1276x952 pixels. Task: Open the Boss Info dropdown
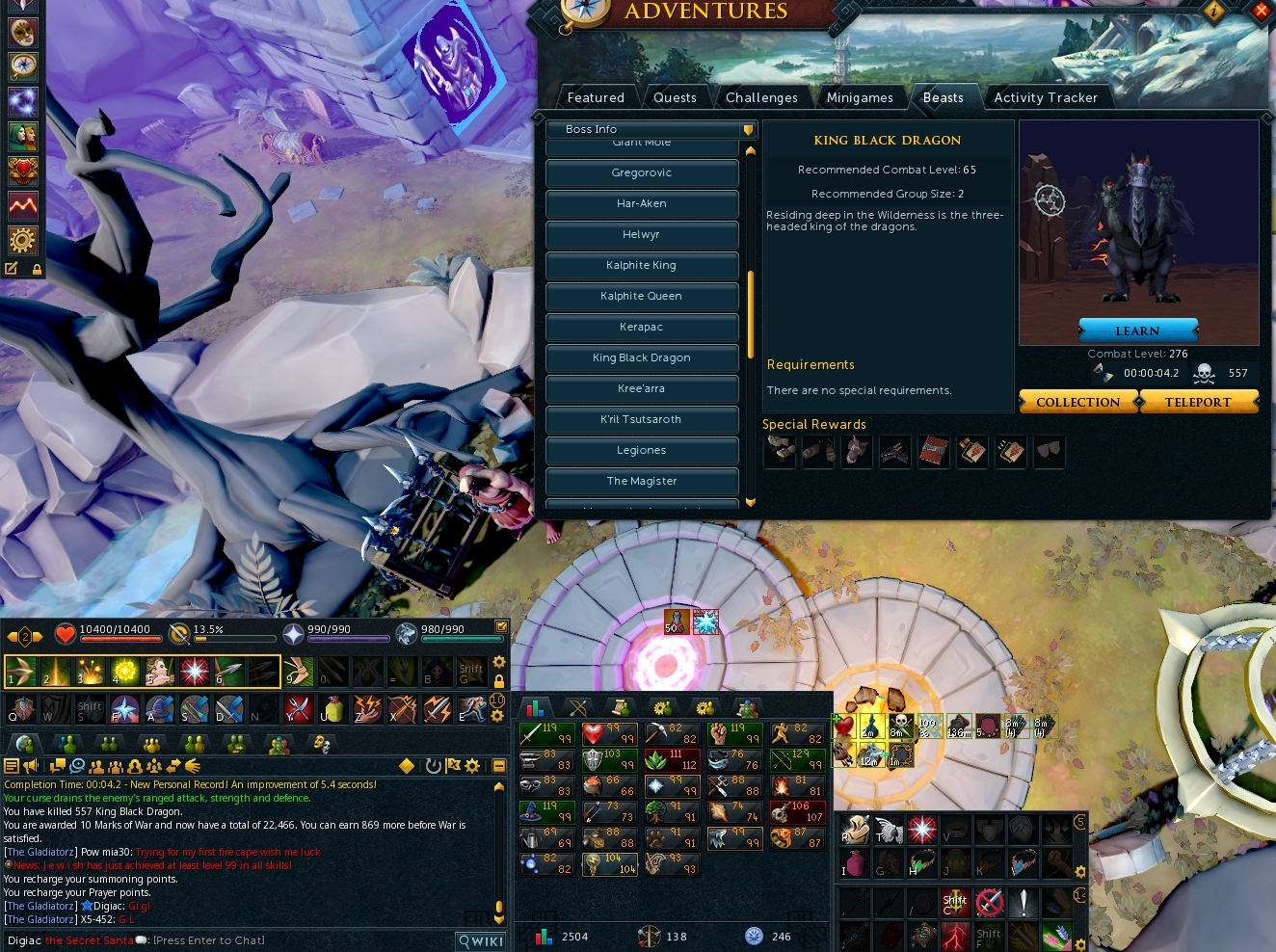tap(651, 129)
